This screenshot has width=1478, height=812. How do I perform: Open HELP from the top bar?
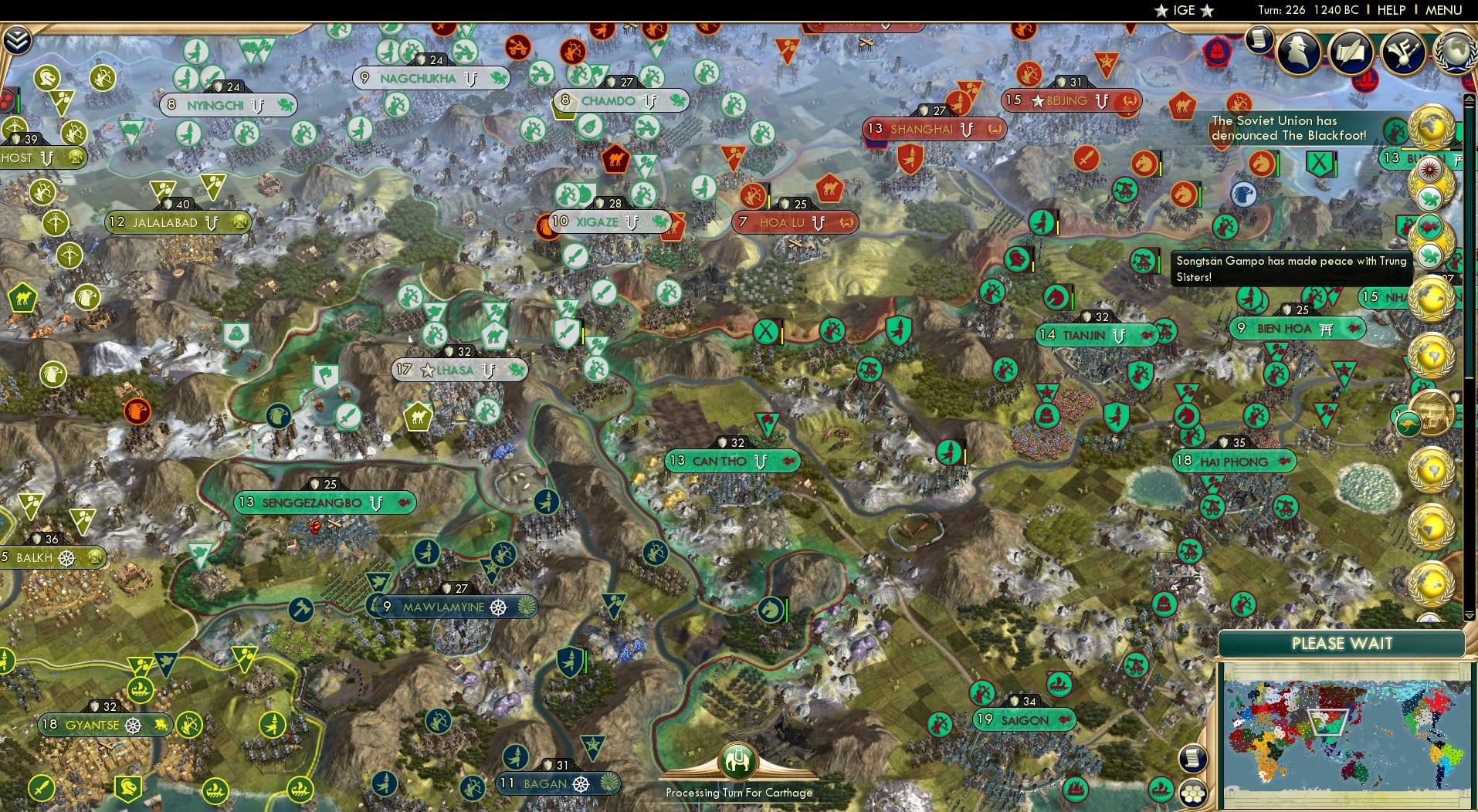click(x=1392, y=10)
